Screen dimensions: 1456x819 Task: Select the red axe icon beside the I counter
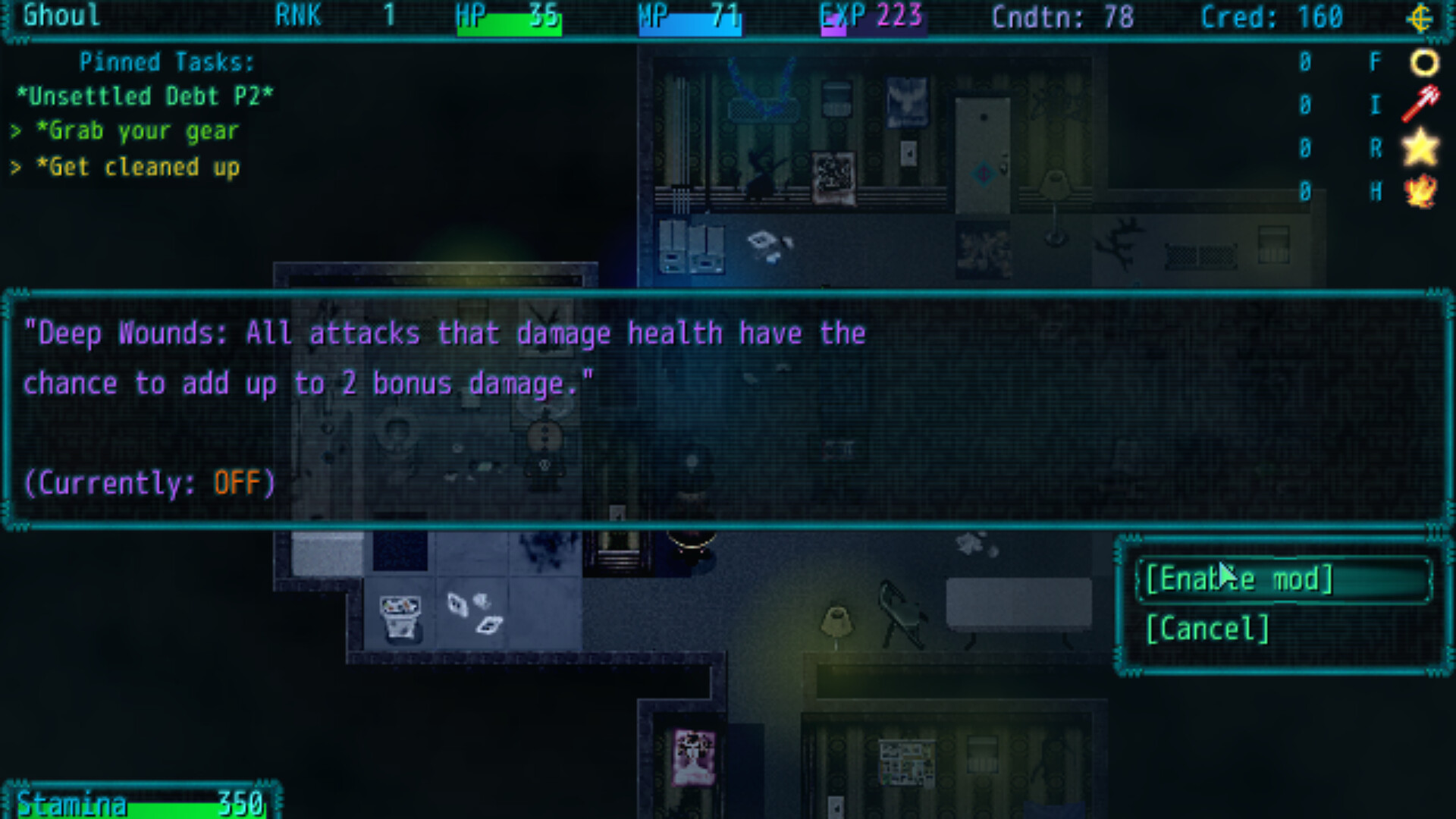pos(1421,105)
